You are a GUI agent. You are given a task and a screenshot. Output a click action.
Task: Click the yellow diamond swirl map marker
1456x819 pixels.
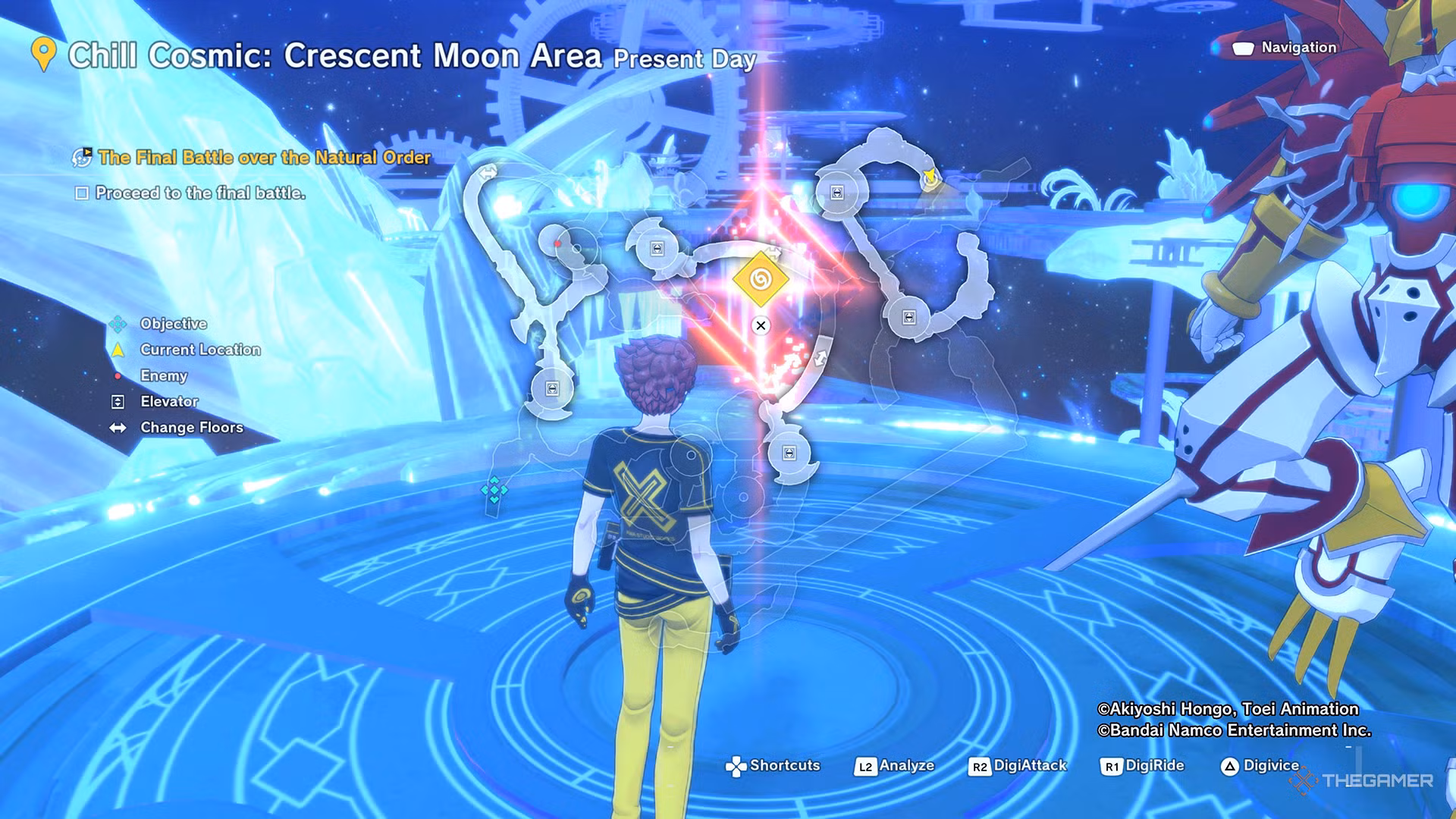coord(761,279)
